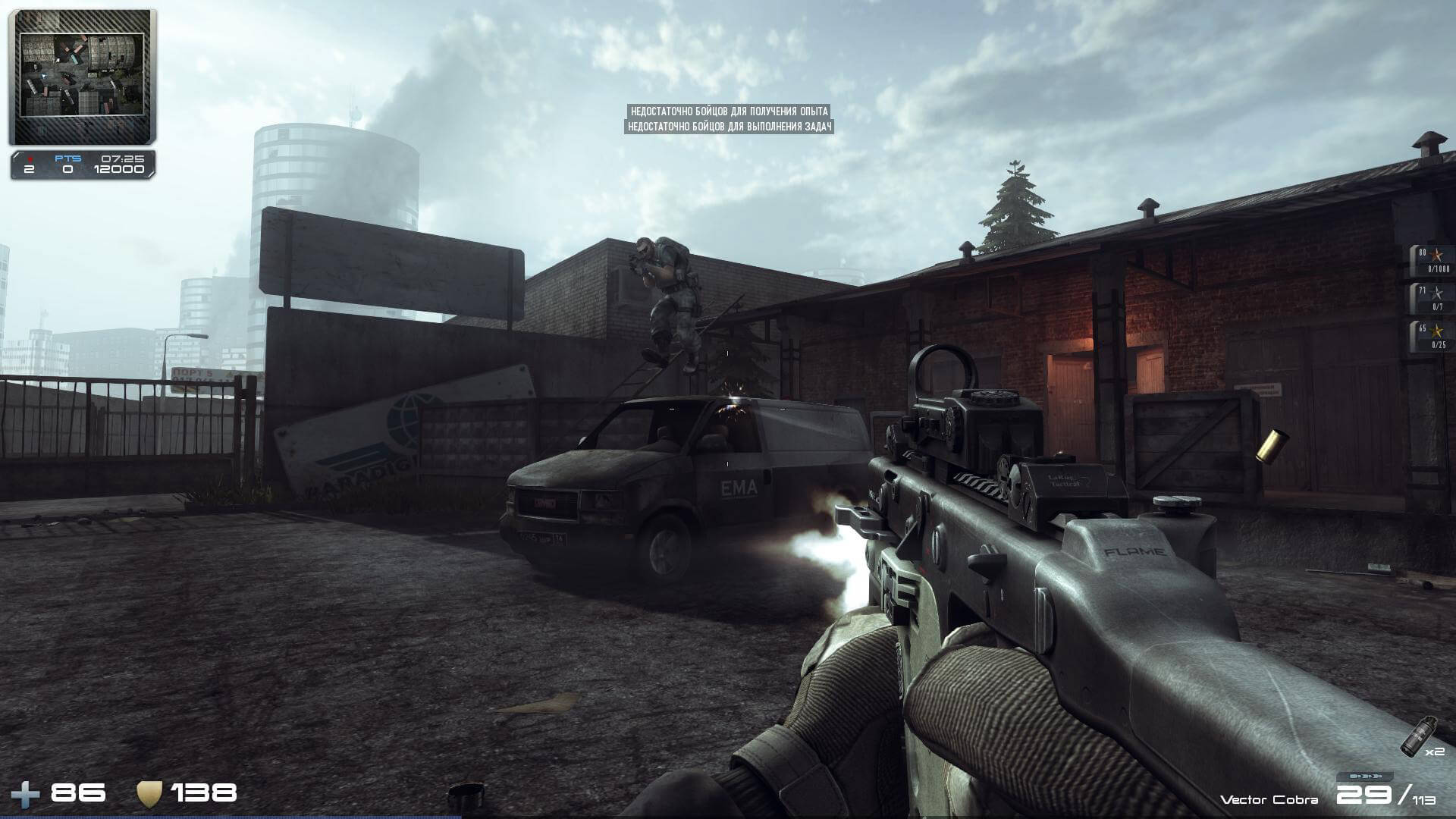The height and width of the screenshot is (819, 1456).
Task: Click the PTS label on the scoreboard
Action: (67, 158)
